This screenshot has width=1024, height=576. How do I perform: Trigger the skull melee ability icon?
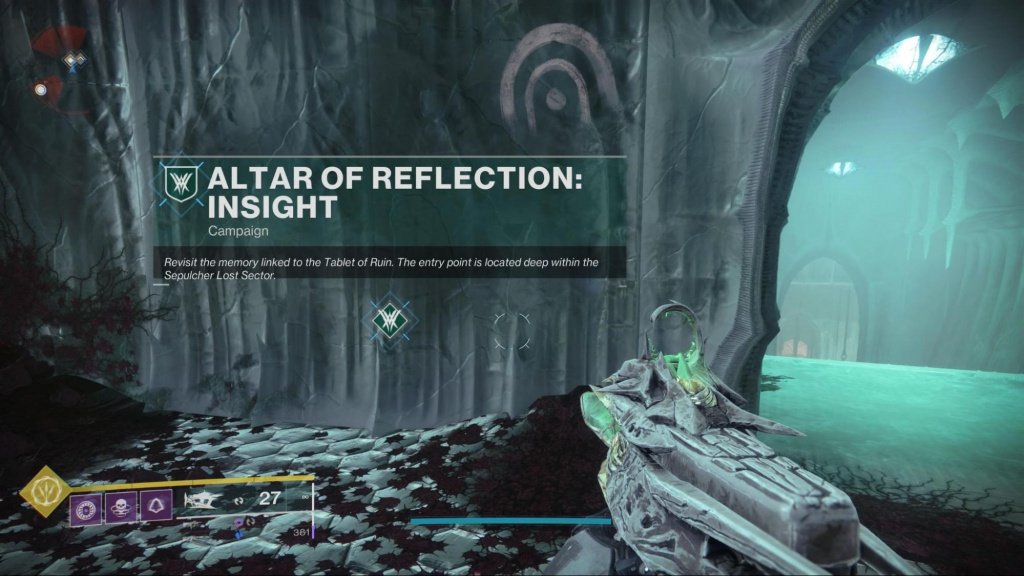[121, 507]
